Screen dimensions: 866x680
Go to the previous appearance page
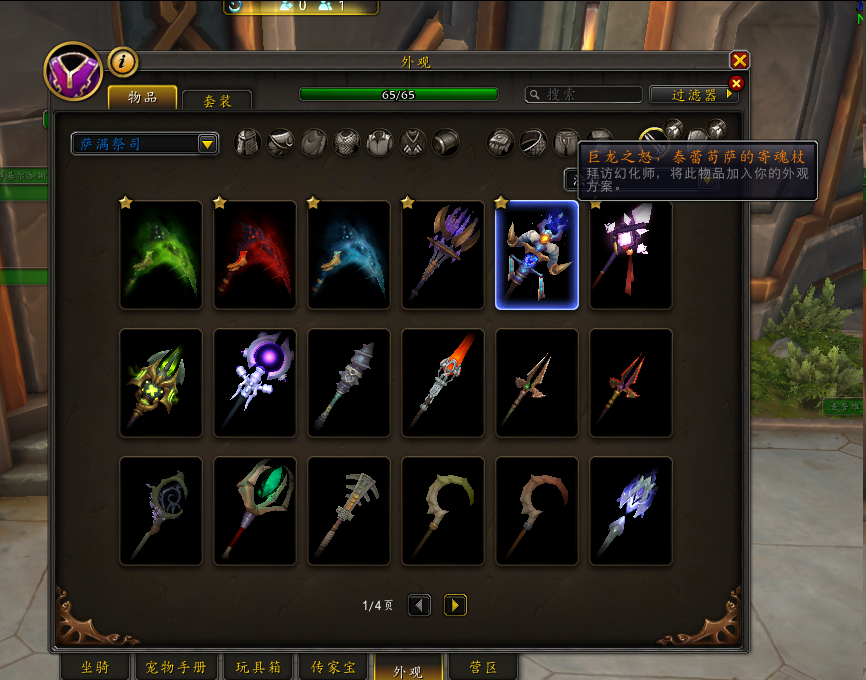tap(420, 605)
